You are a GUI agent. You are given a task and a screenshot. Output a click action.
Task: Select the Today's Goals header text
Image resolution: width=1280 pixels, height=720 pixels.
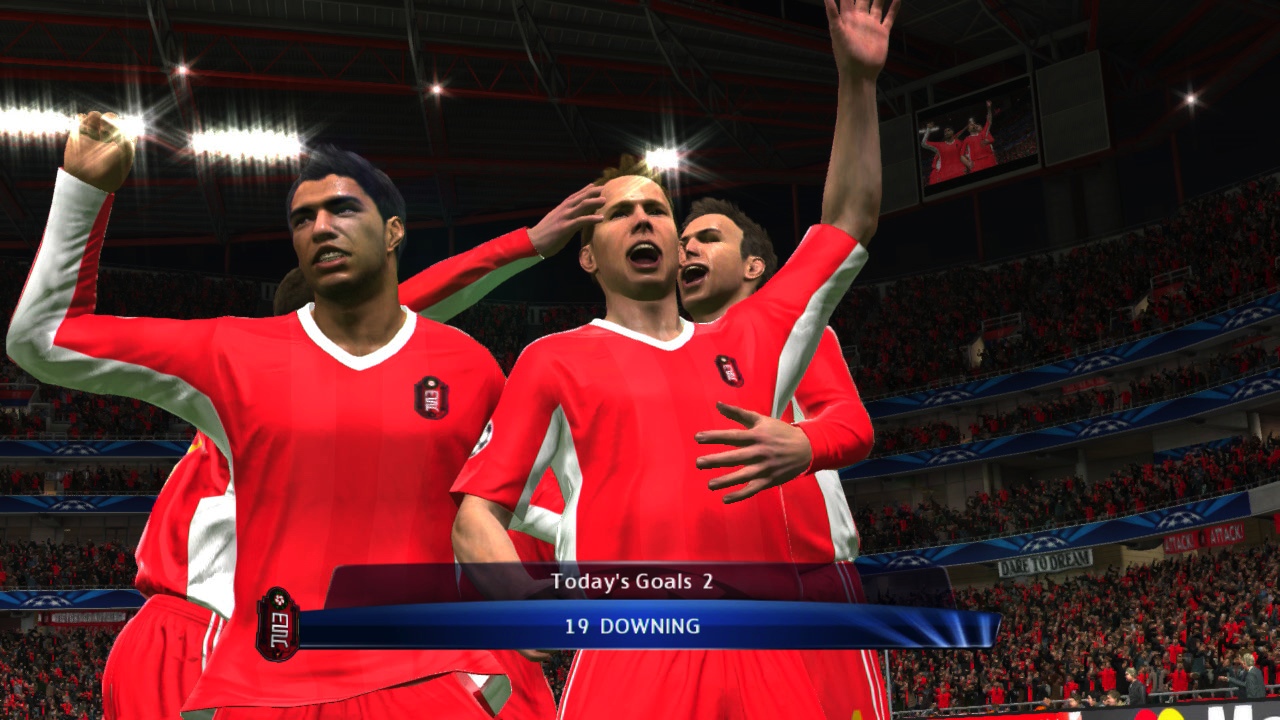(620, 580)
